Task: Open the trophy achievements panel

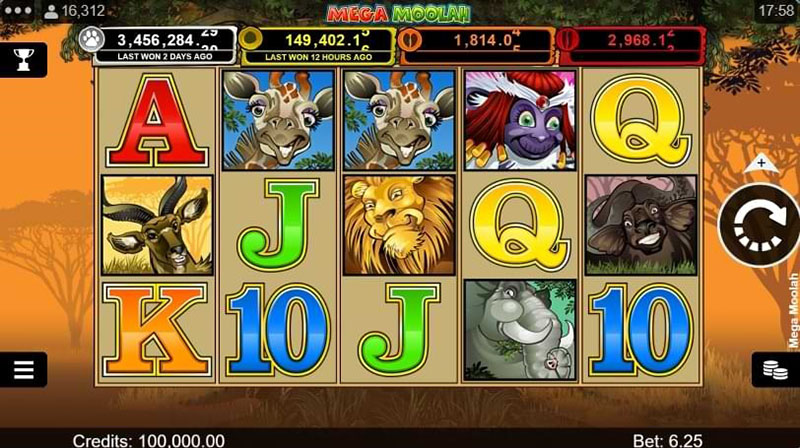Action: click(23, 59)
